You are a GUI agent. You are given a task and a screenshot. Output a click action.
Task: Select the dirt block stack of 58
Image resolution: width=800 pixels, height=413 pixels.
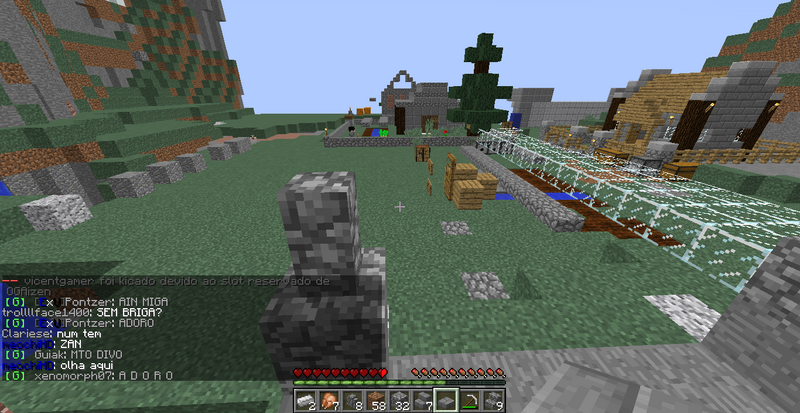[377, 401]
